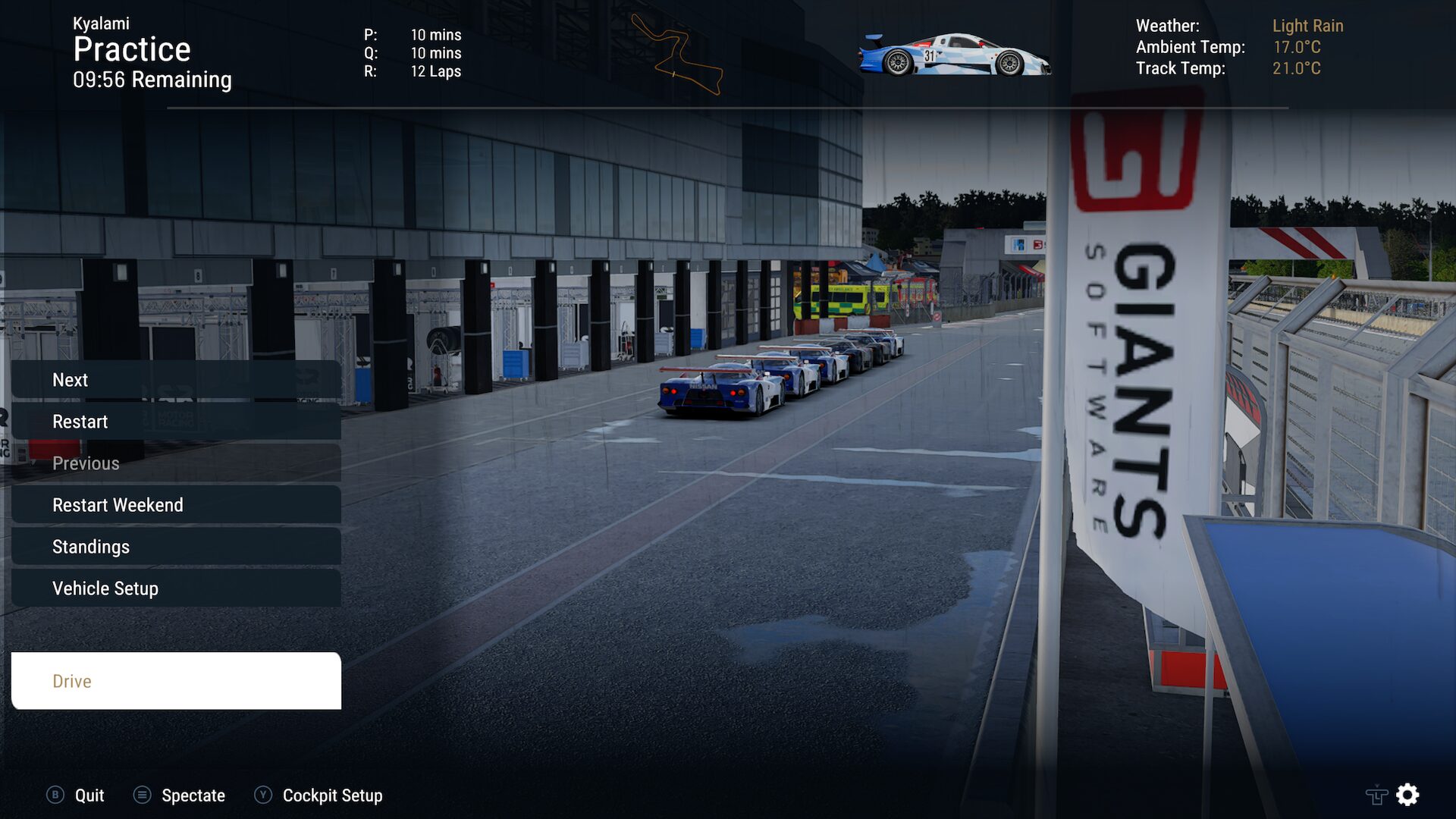Viewport: 1456px width, 819px height.
Task: Open the Standings screen
Action: click(176, 547)
